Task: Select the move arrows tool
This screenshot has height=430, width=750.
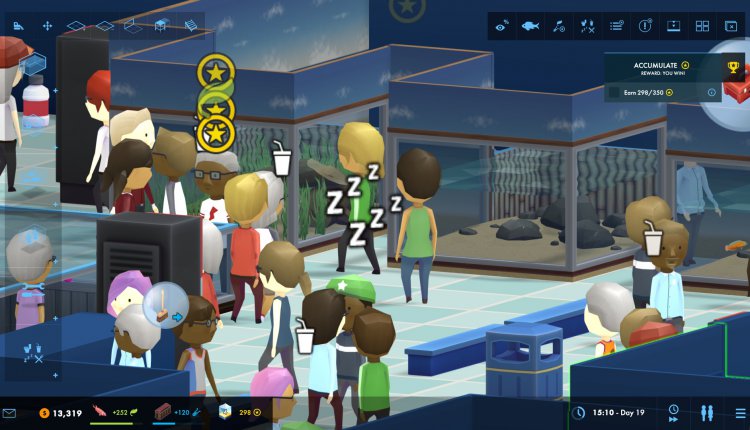Action: pyautogui.click(x=47, y=24)
